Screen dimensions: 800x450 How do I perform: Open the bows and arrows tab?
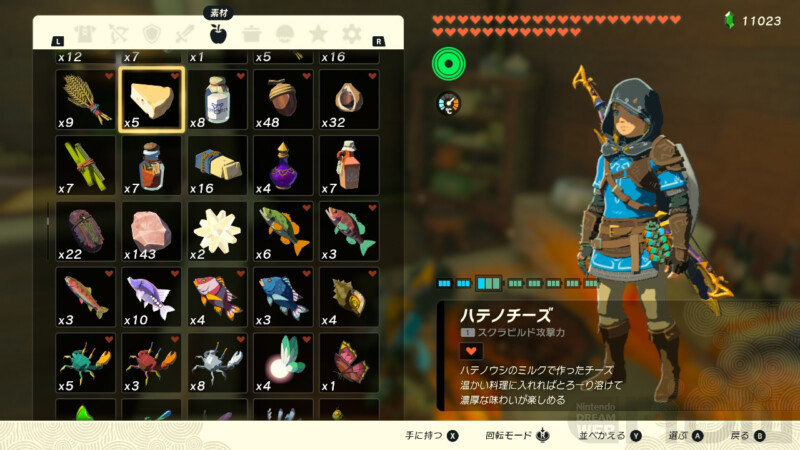120,35
